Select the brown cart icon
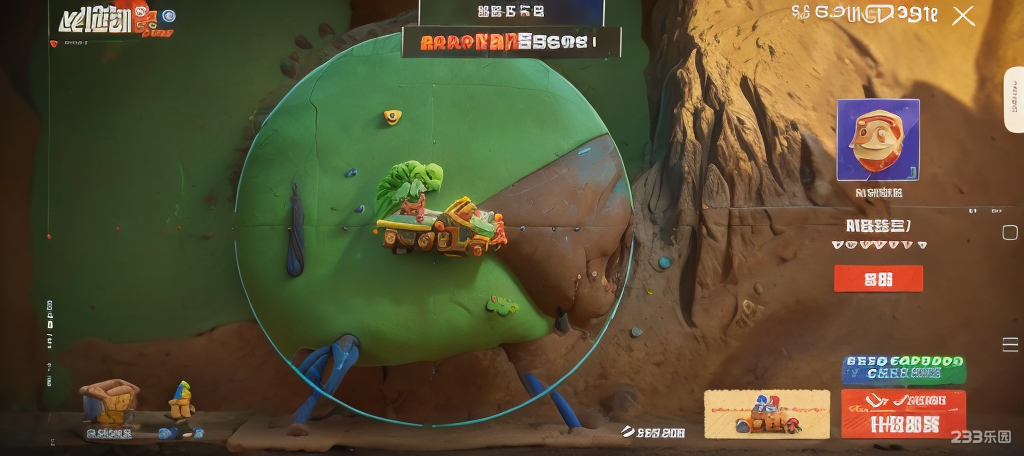This screenshot has height=456, width=1024. 108,403
